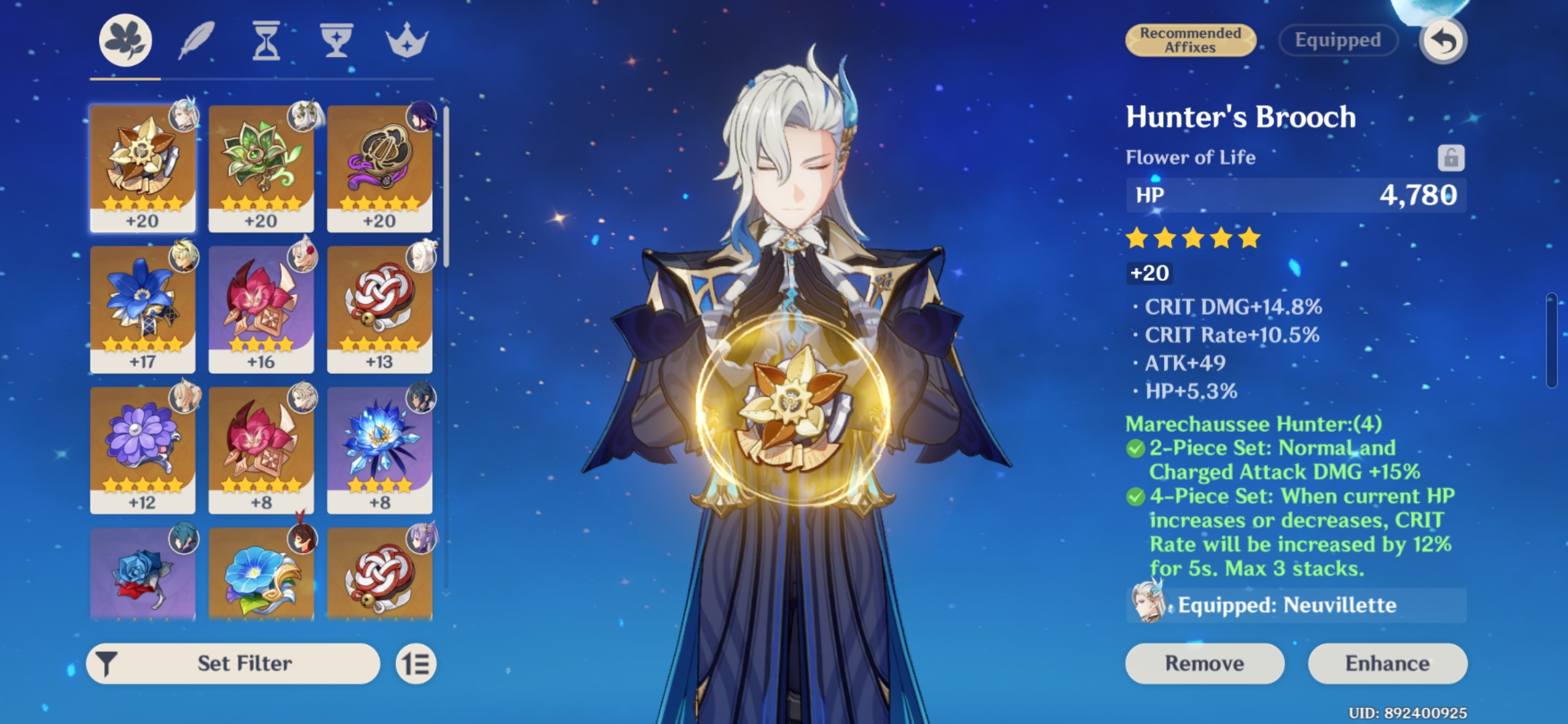This screenshot has width=1568, height=724.
Task: Open the Flower of Life tab
Action: (125, 40)
